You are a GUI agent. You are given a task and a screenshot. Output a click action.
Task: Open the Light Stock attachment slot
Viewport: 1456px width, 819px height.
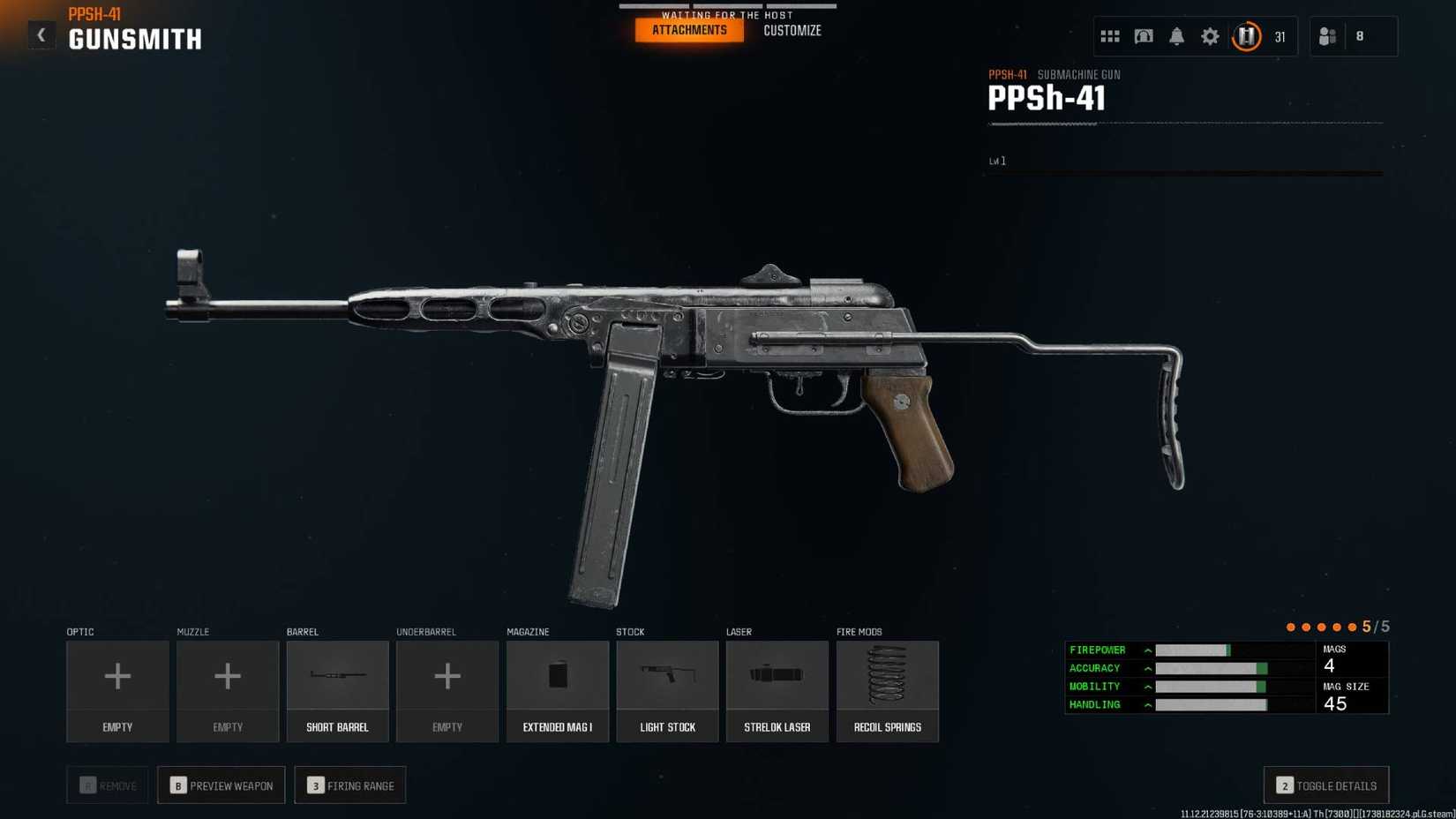click(667, 691)
